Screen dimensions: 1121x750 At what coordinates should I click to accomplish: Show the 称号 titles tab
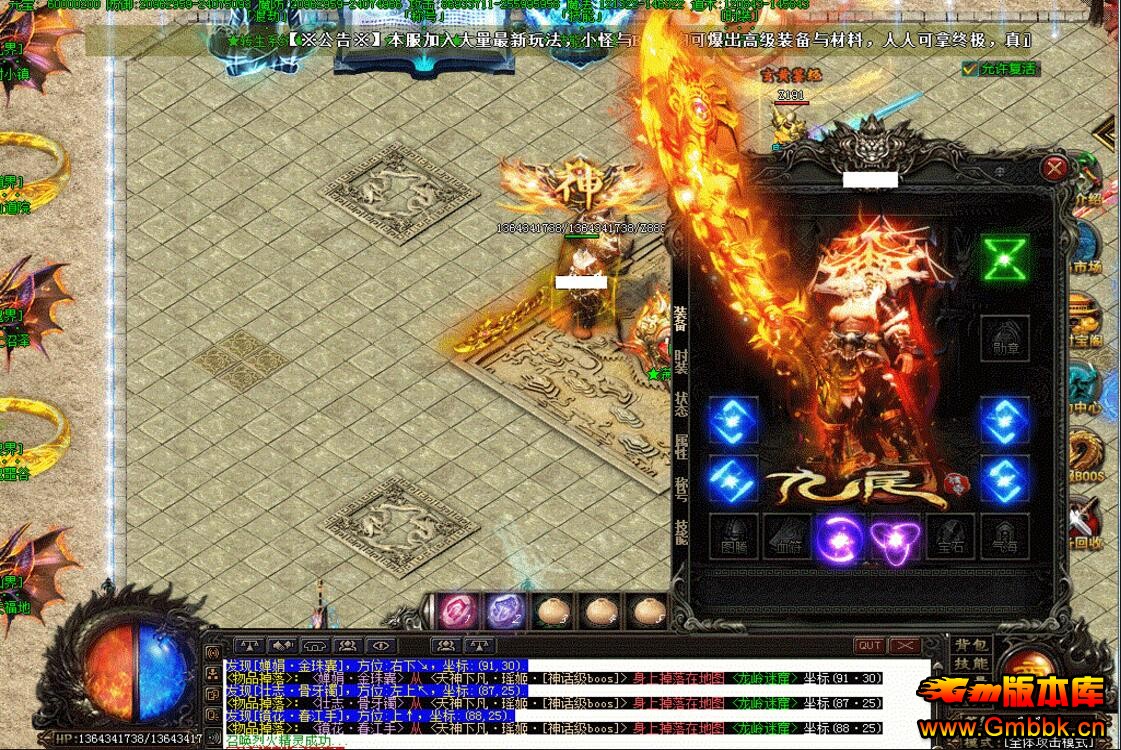680,492
